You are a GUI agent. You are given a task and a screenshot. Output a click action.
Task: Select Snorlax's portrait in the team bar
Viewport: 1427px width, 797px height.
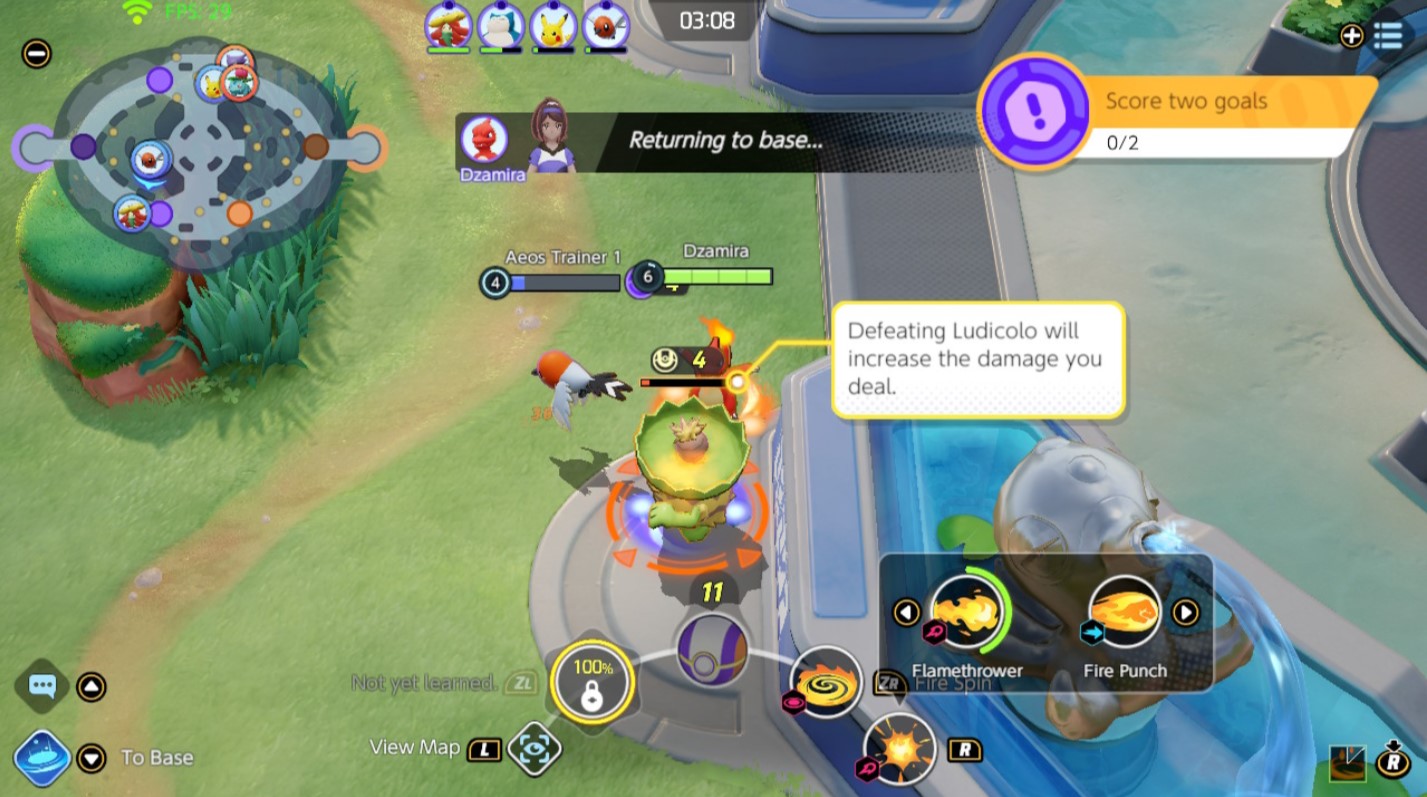500,25
